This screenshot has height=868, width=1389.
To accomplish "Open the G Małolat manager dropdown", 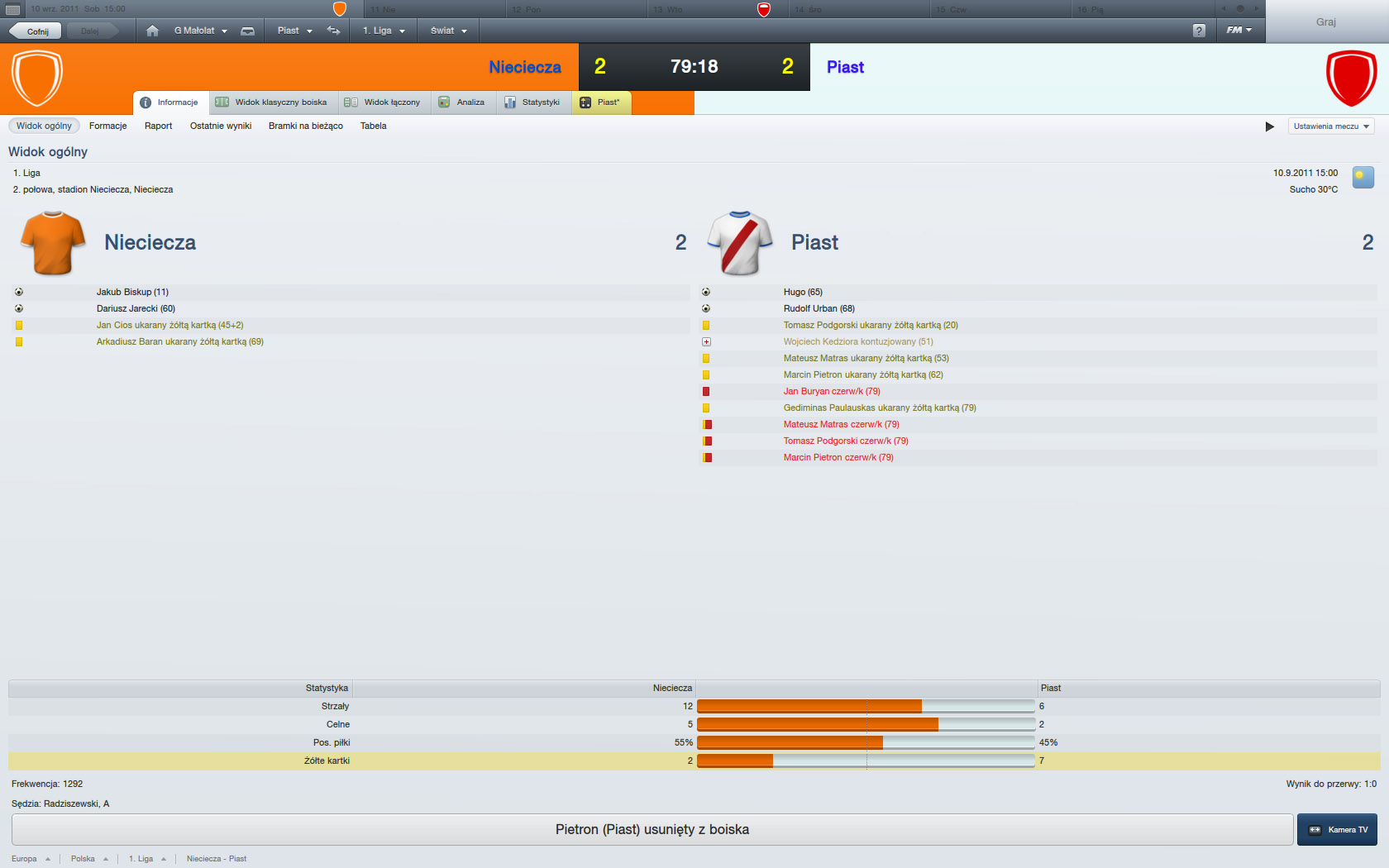I will tap(200, 31).
